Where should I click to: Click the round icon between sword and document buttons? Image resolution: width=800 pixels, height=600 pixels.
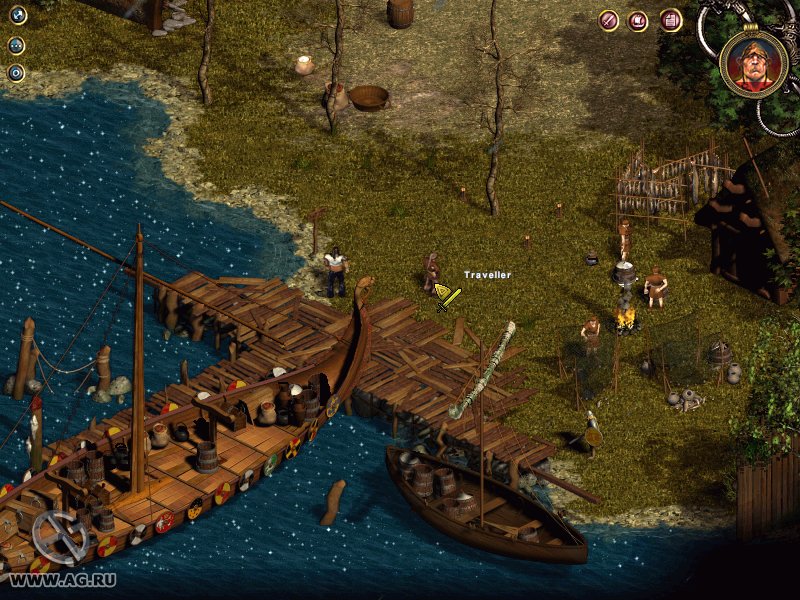[x=638, y=20]
